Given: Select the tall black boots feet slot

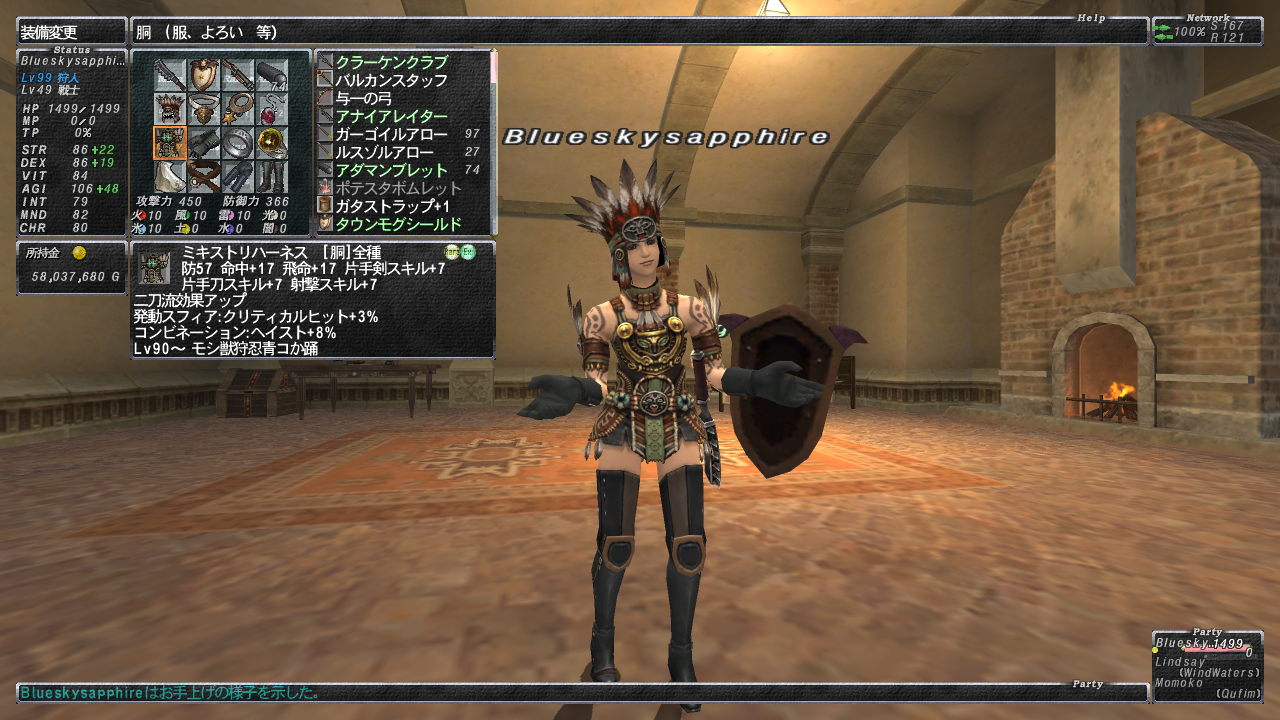Looking at the screenshot, I should (271, 177).
